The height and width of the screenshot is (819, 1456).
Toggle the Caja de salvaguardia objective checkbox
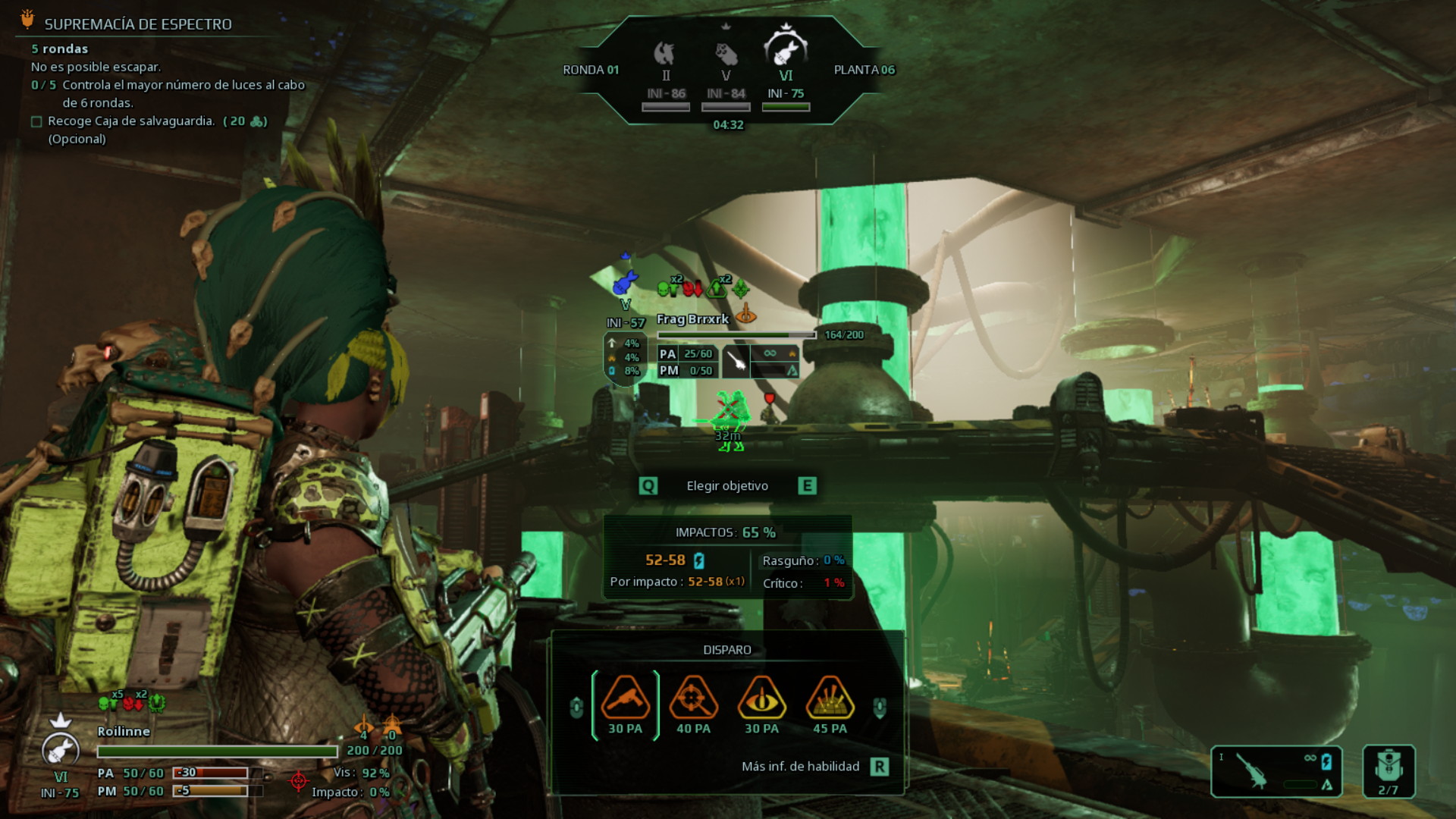[x=36, y=121]
